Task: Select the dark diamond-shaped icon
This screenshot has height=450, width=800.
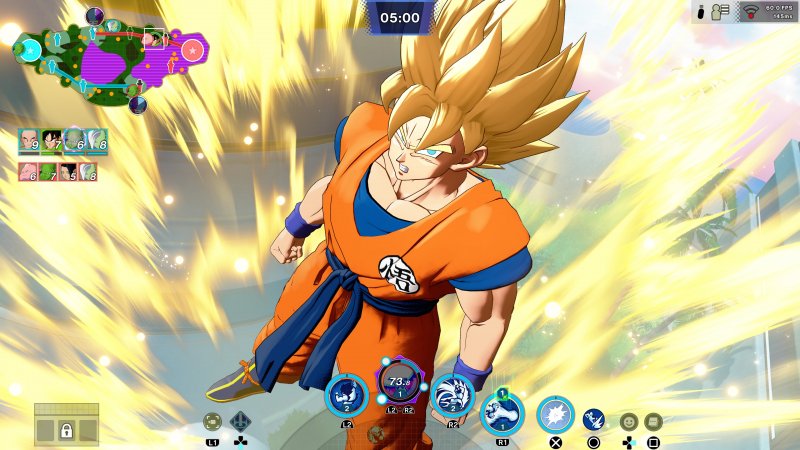Action: click(x=241, y=422)
